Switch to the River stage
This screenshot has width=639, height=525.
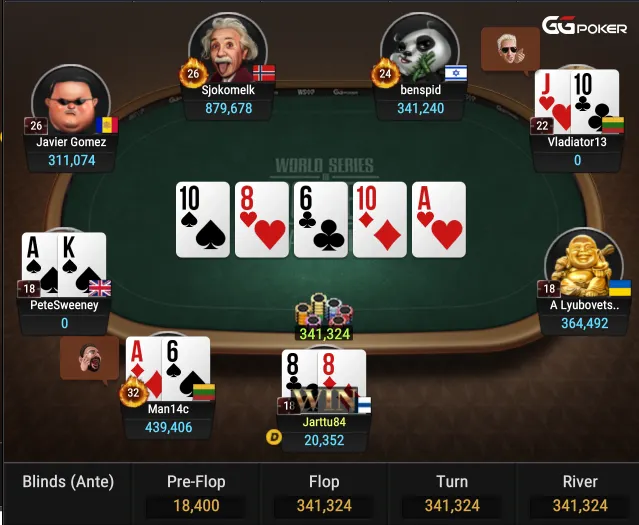tap(580, 494)
